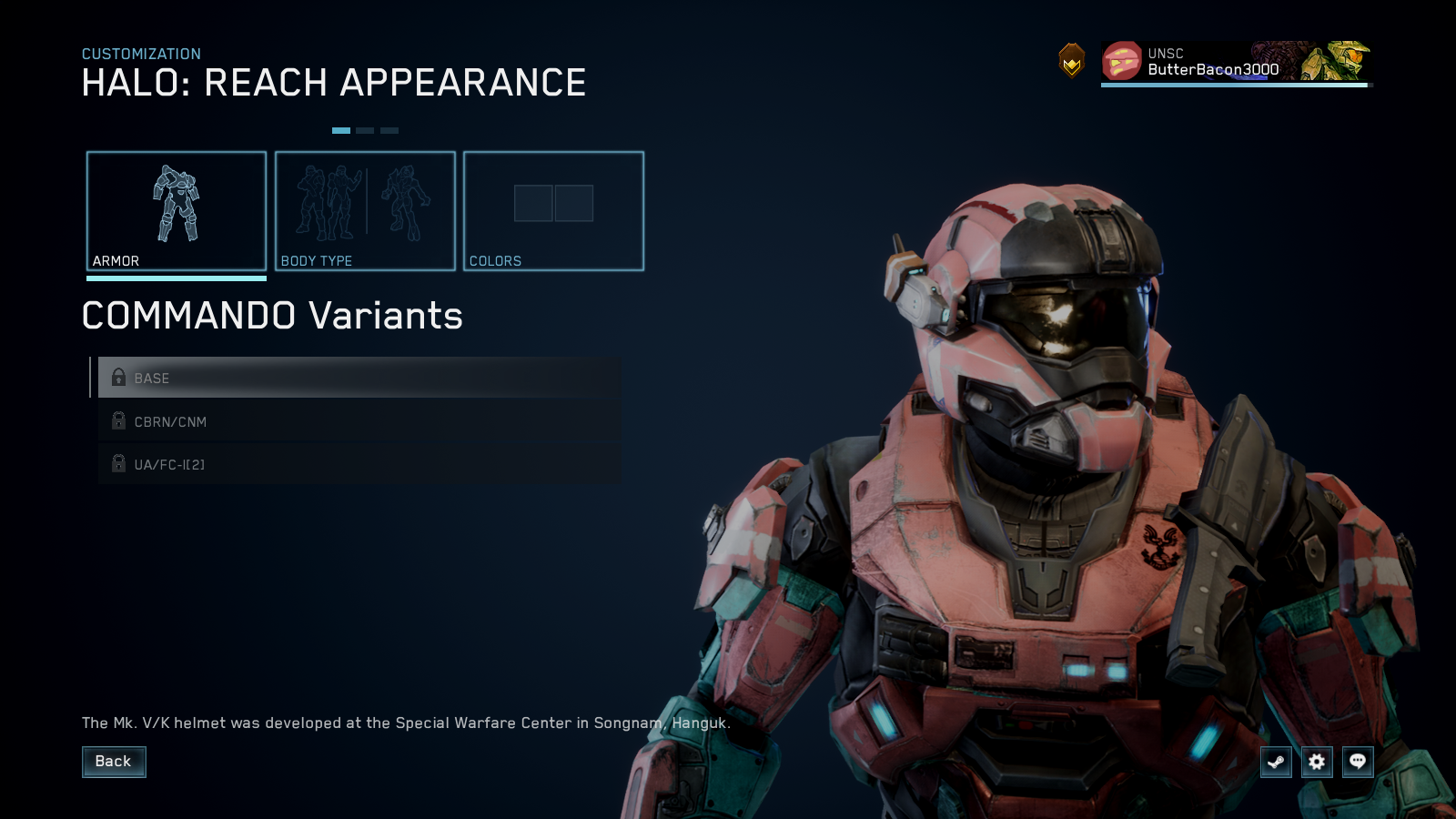The image size is (1456, 819).
Task: Click the gold rank emblem badge
Action: point(1072,62)
